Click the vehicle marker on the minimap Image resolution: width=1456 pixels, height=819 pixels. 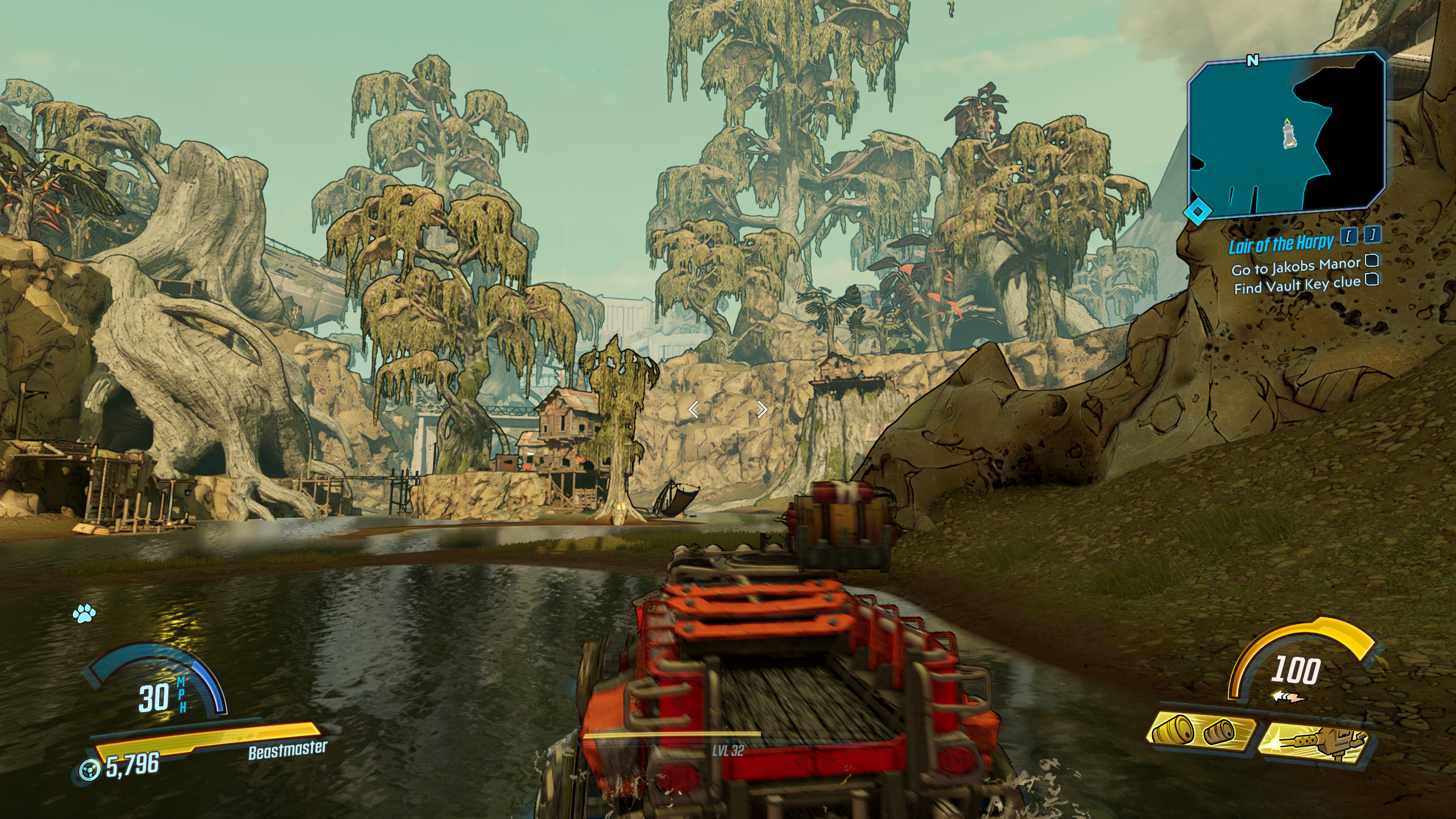(x=1287, y=137)
